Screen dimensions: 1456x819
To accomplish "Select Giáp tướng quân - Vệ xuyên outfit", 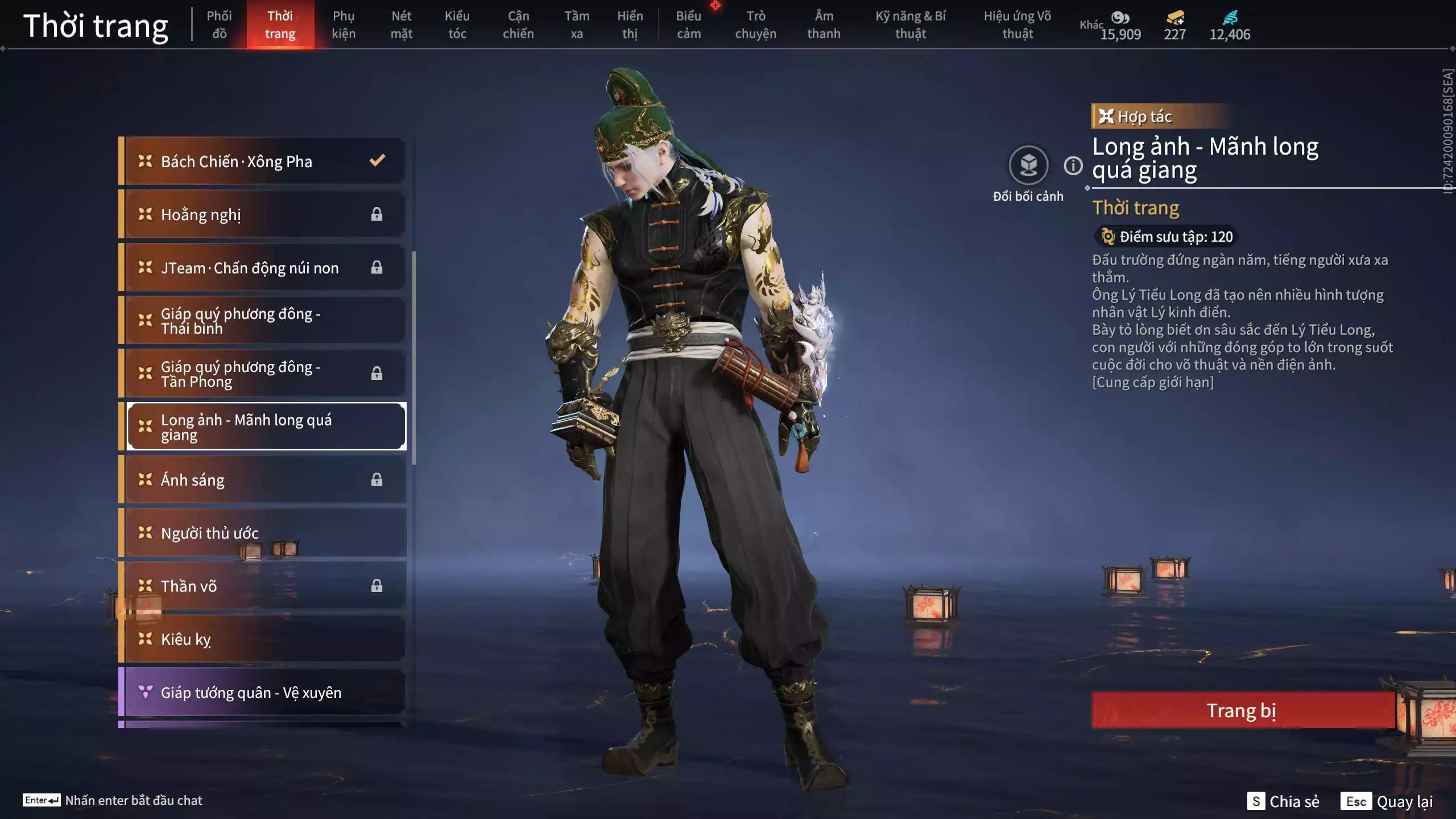I will tap(264, 692).
